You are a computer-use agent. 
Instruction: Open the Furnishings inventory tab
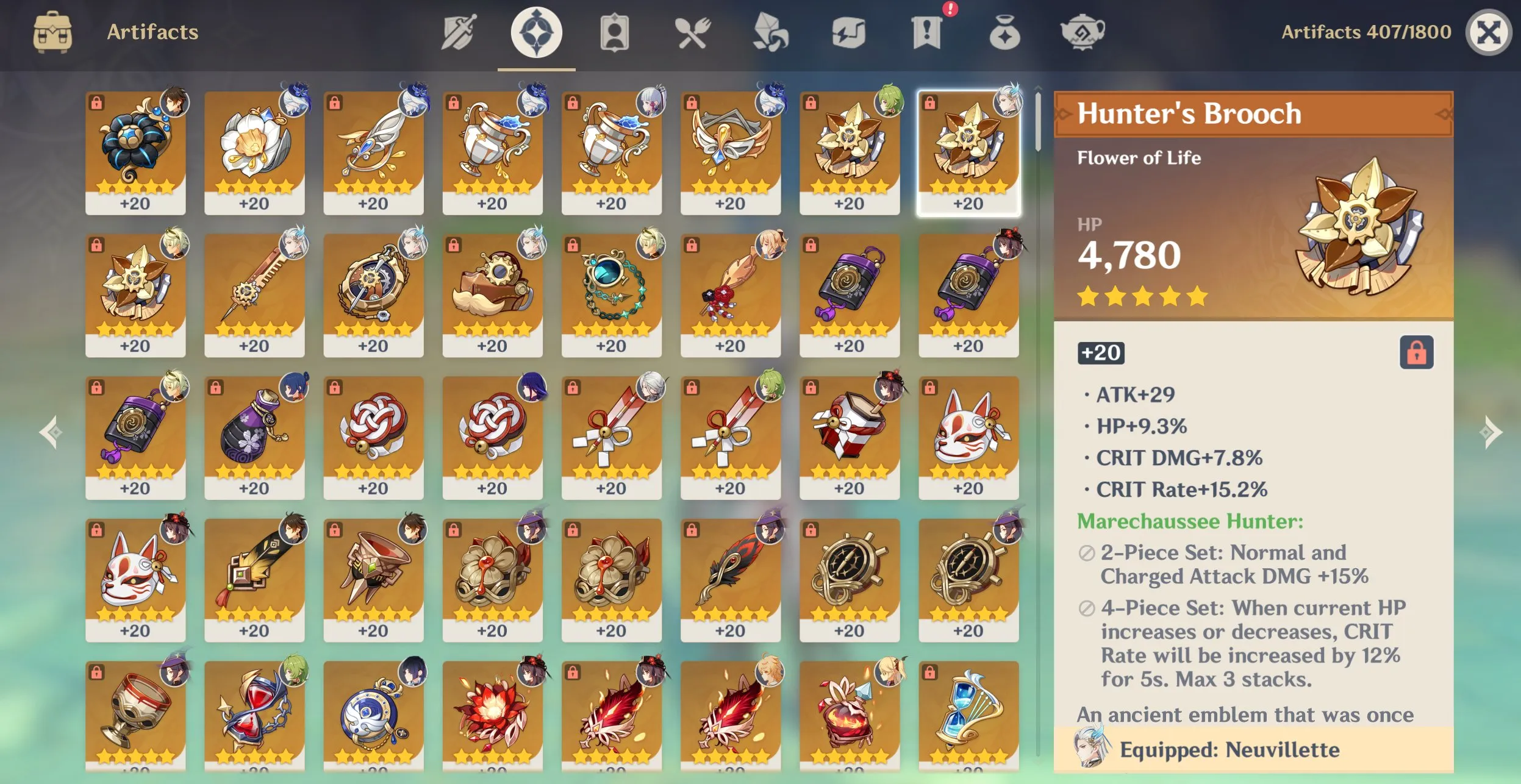click(x=1083, y=32)
